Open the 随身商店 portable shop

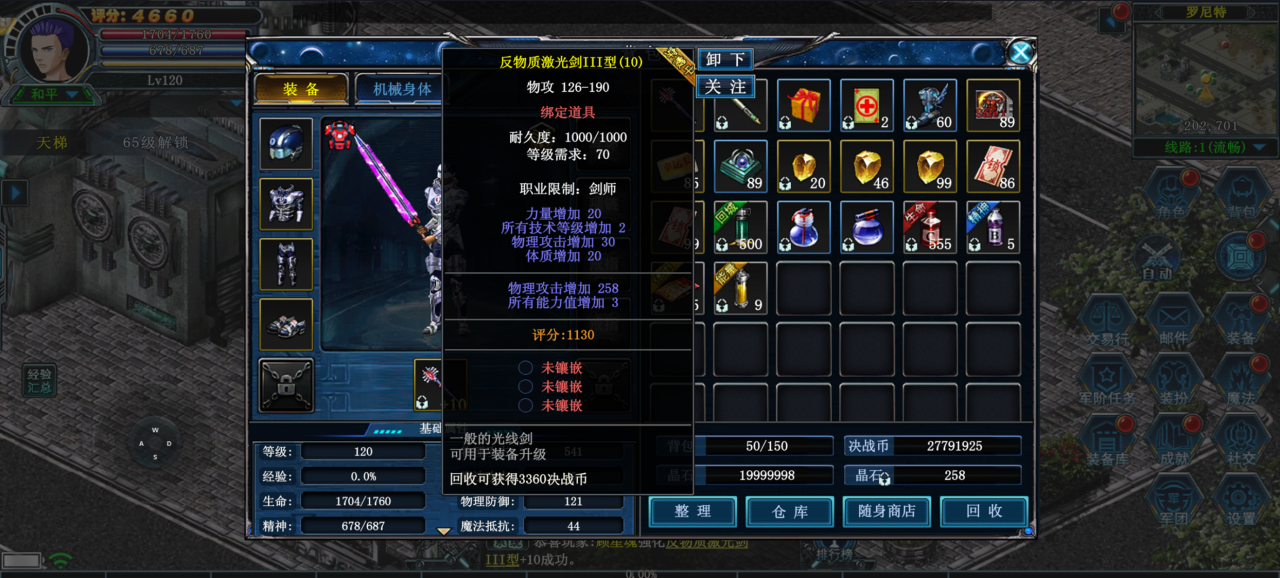pos(886,512)
